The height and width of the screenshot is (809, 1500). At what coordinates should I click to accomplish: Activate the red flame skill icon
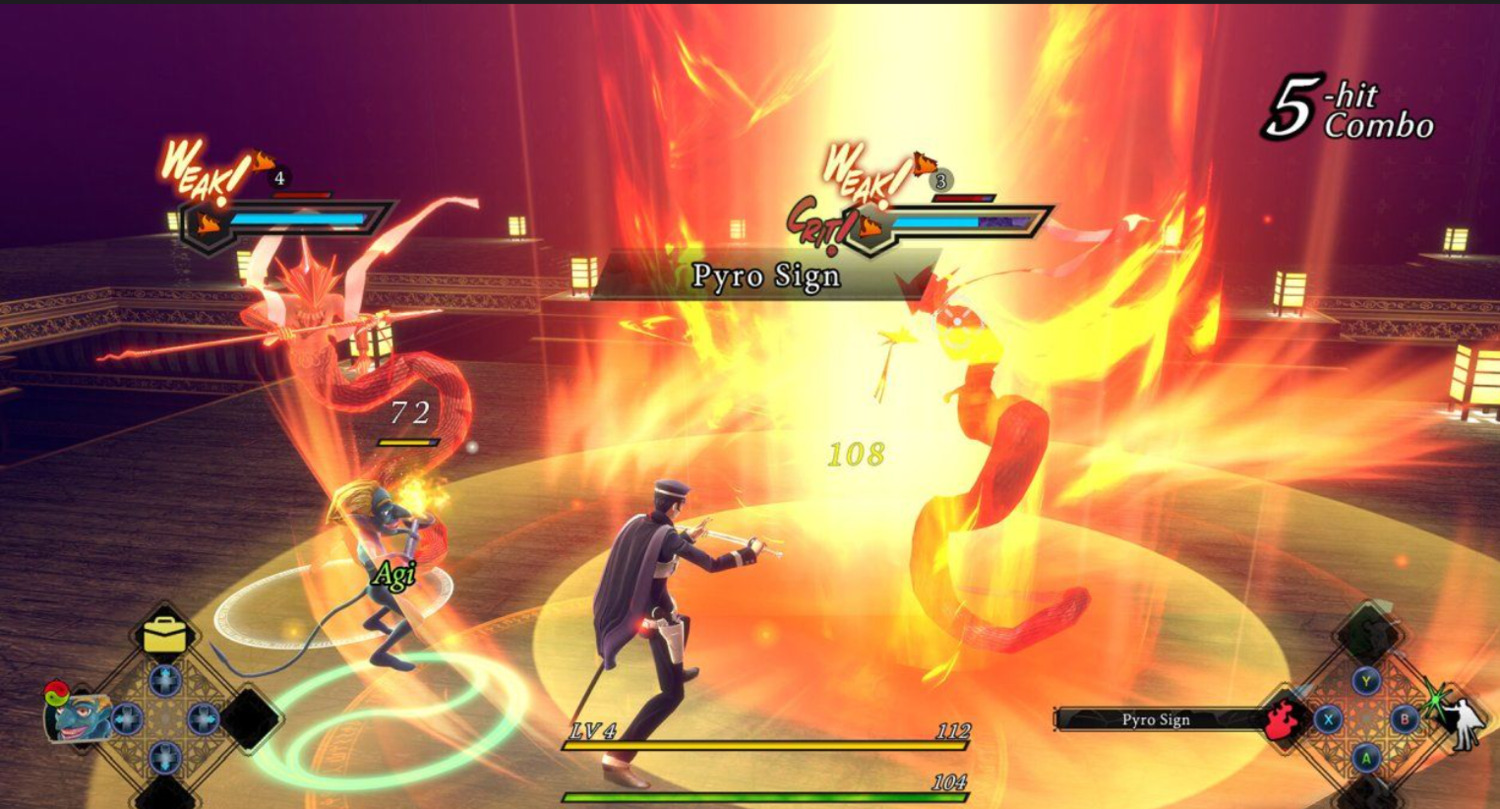pyautogui.click(x=1282, y=718)
